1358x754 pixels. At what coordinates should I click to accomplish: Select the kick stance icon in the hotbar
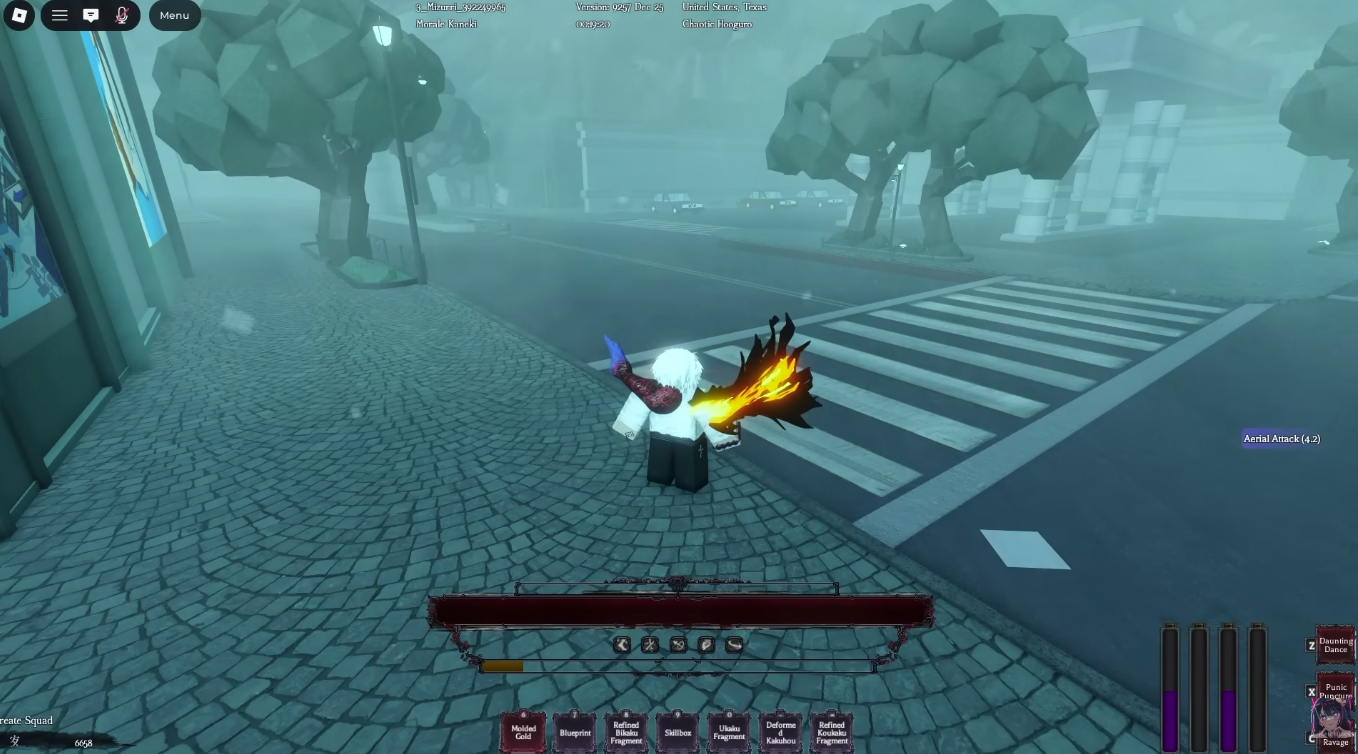coord(622,645)
